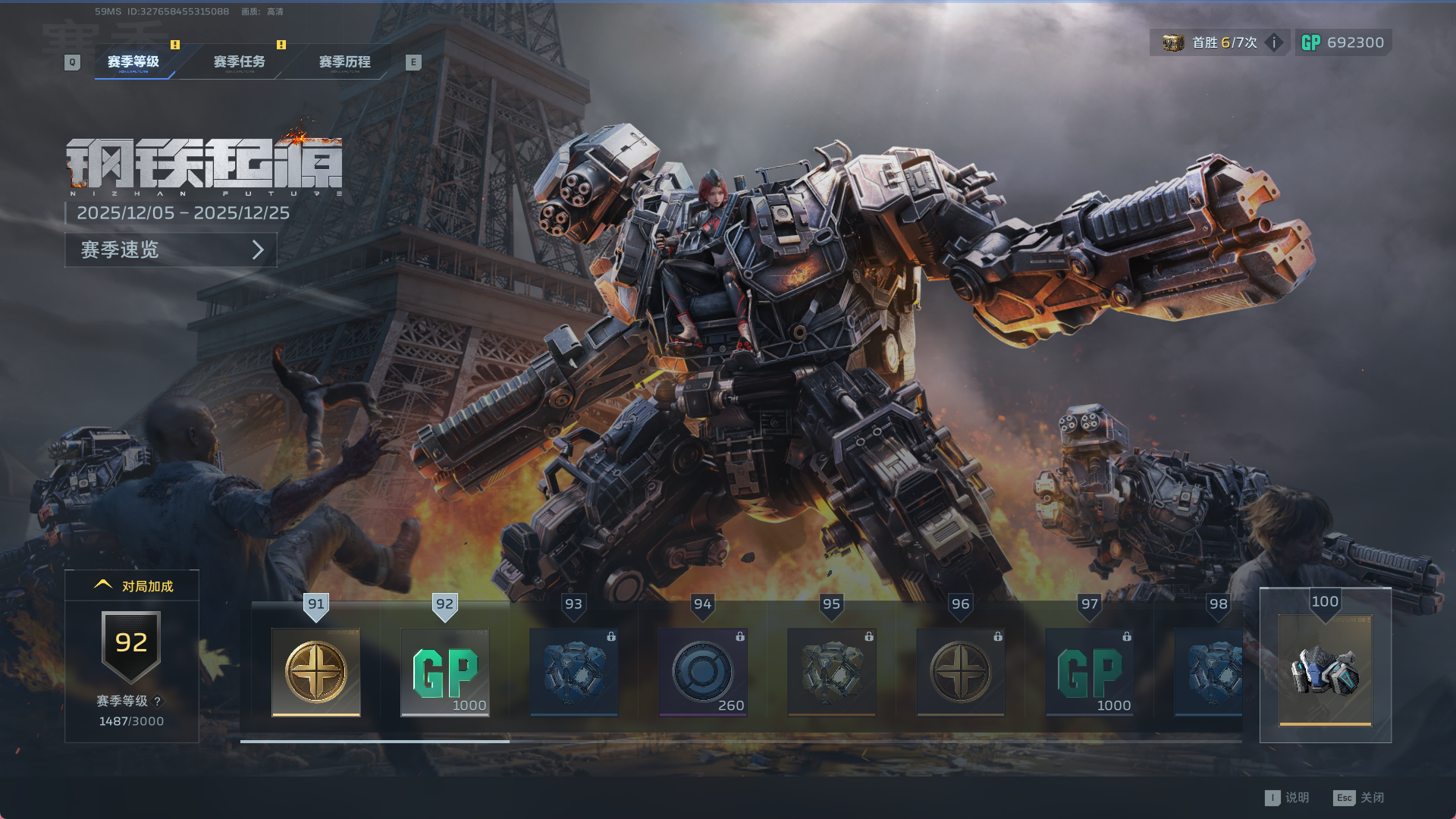Open the 说明 instructions button

[1288, 798]
